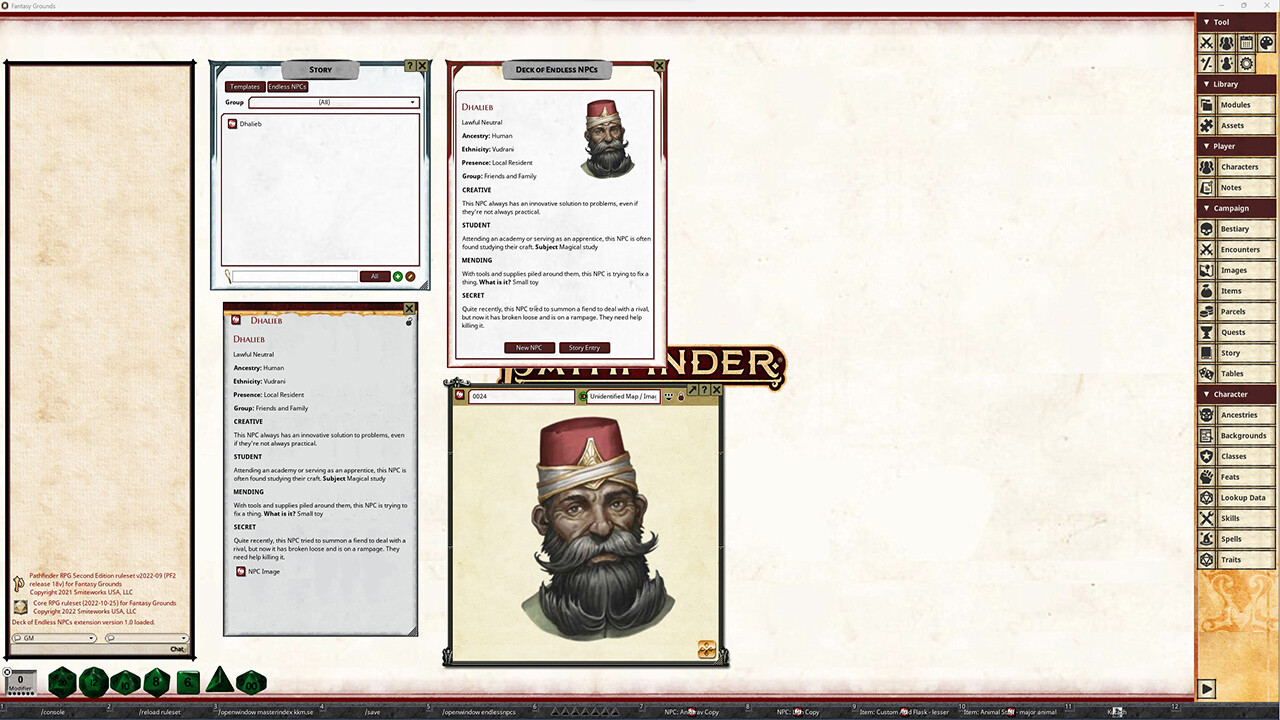Viewport: 1280px width, 720px height.
Task: Open the Characters panel
Action: coord(1240,166)
